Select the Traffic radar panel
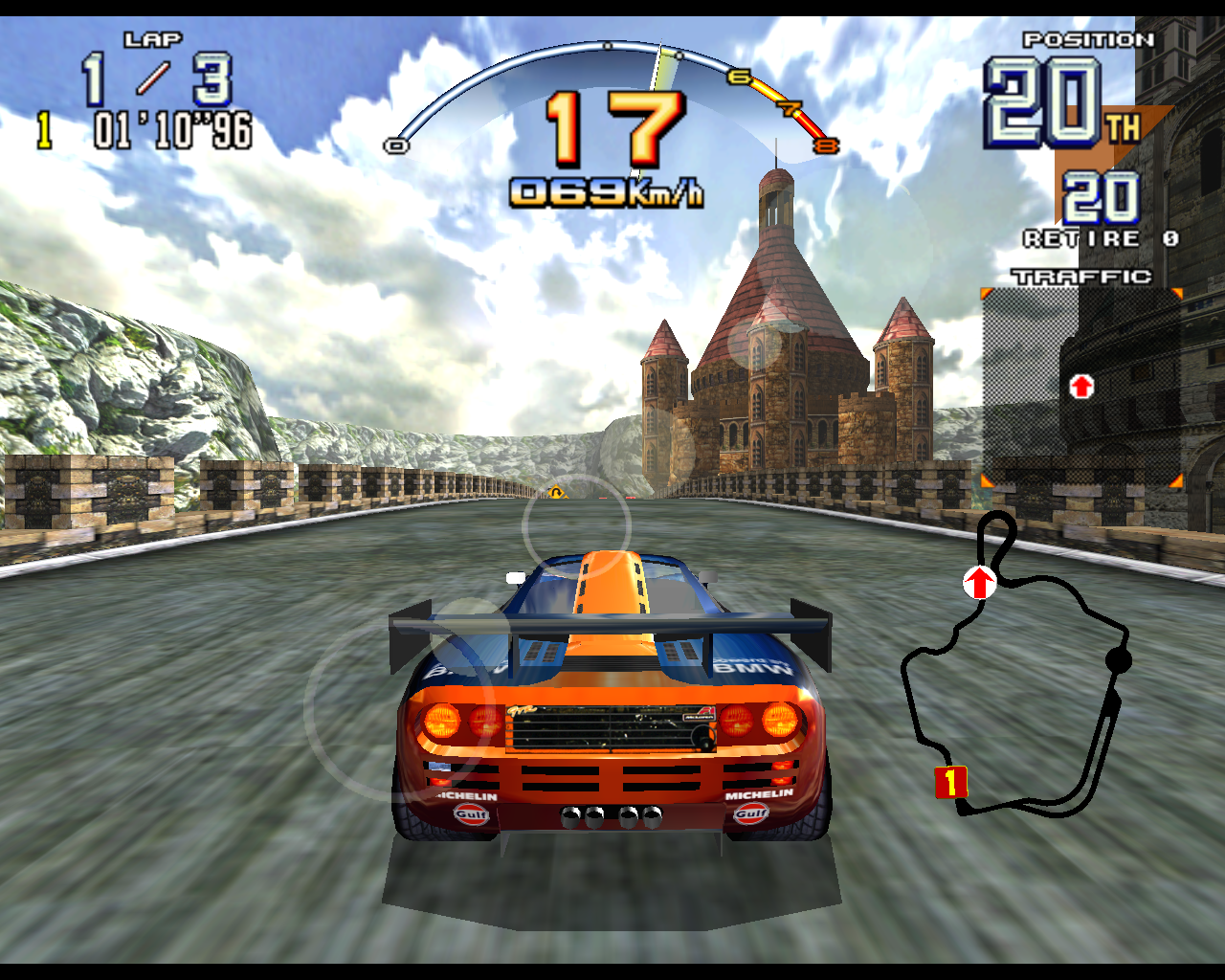This screenshot has height=980, width=1225. point(1081,388)
